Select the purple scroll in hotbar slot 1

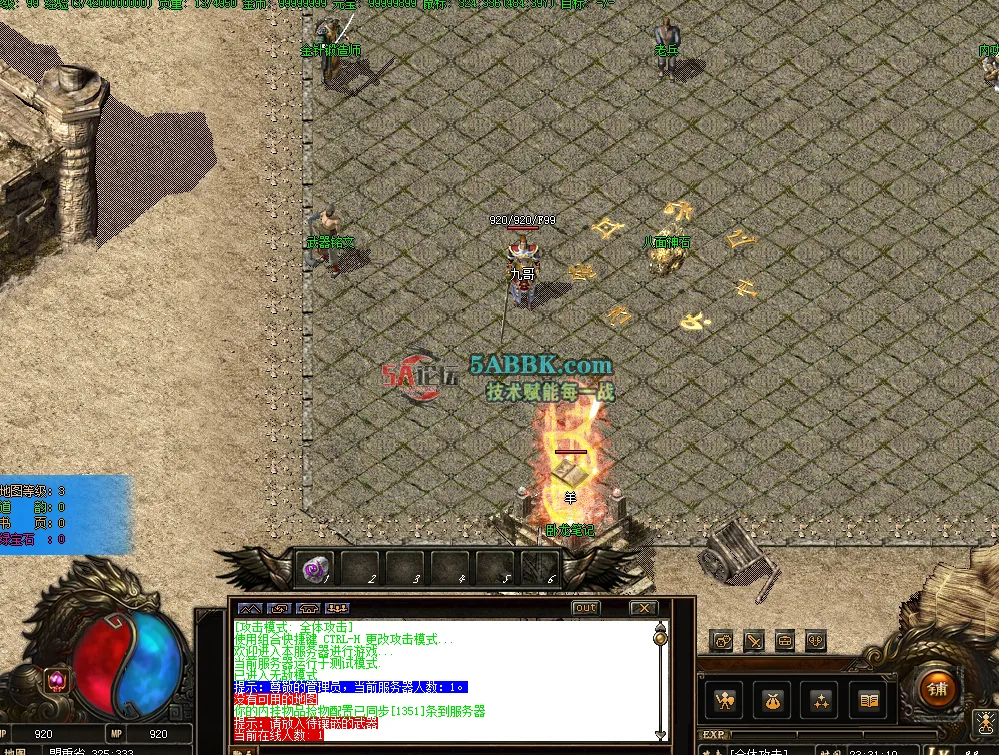pyautogui.click(x=314, y=570)
